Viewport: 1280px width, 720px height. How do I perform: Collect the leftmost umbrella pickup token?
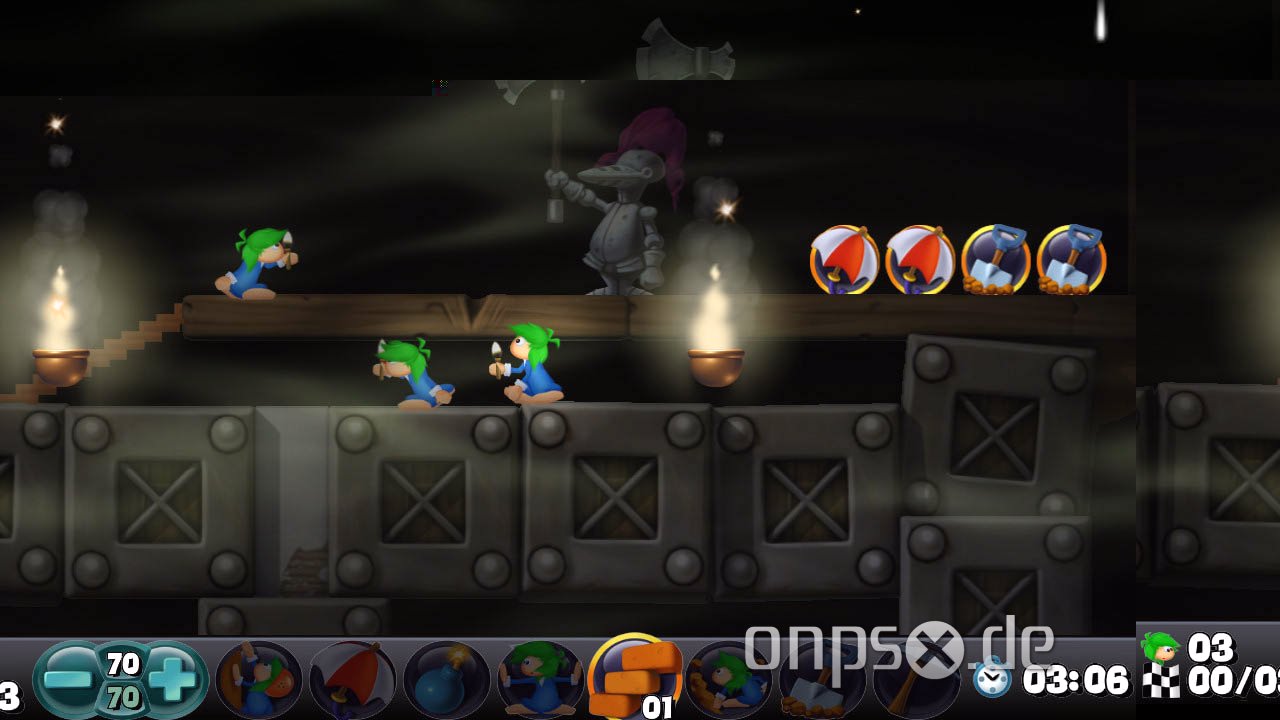click(843, 258)
